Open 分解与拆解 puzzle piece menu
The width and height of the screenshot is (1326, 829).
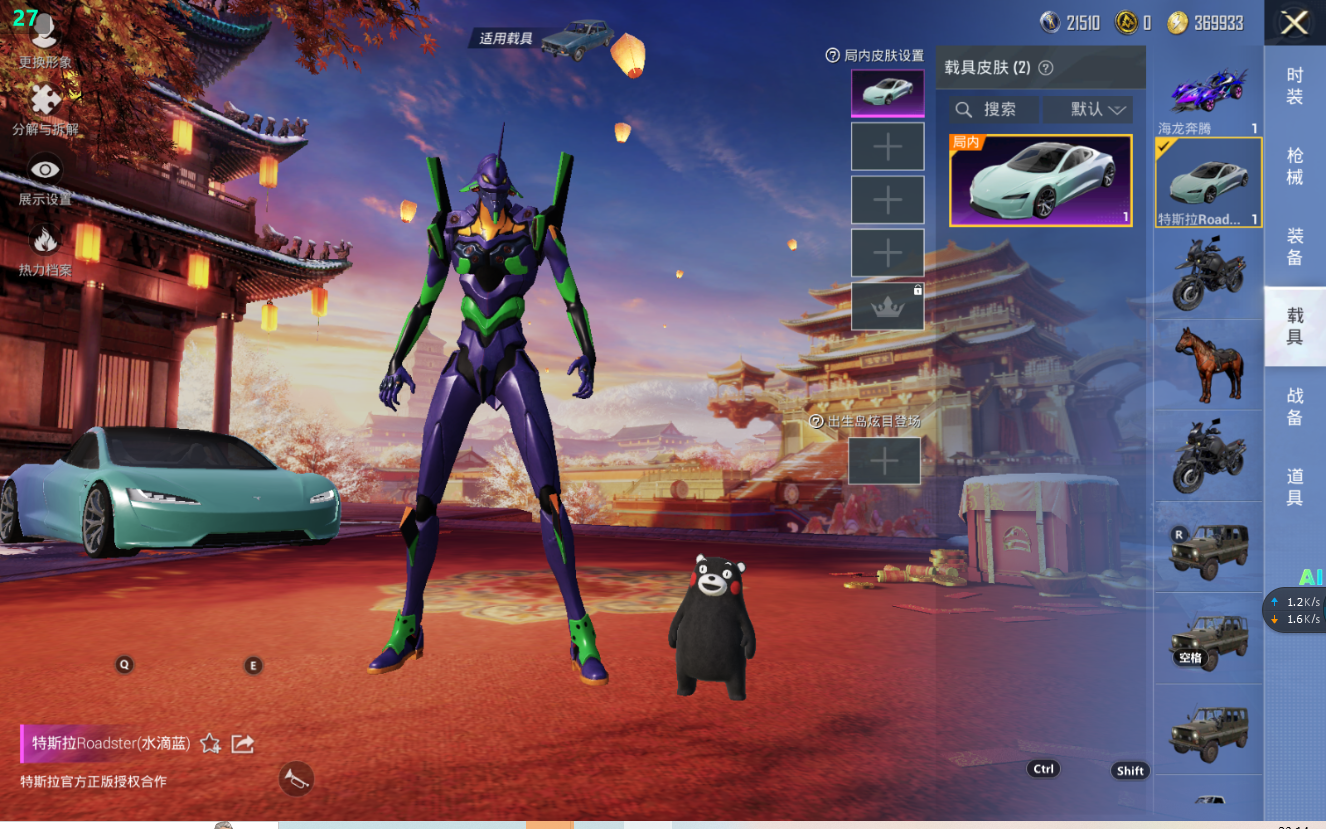pyautogui.click(x=45, y=109)
